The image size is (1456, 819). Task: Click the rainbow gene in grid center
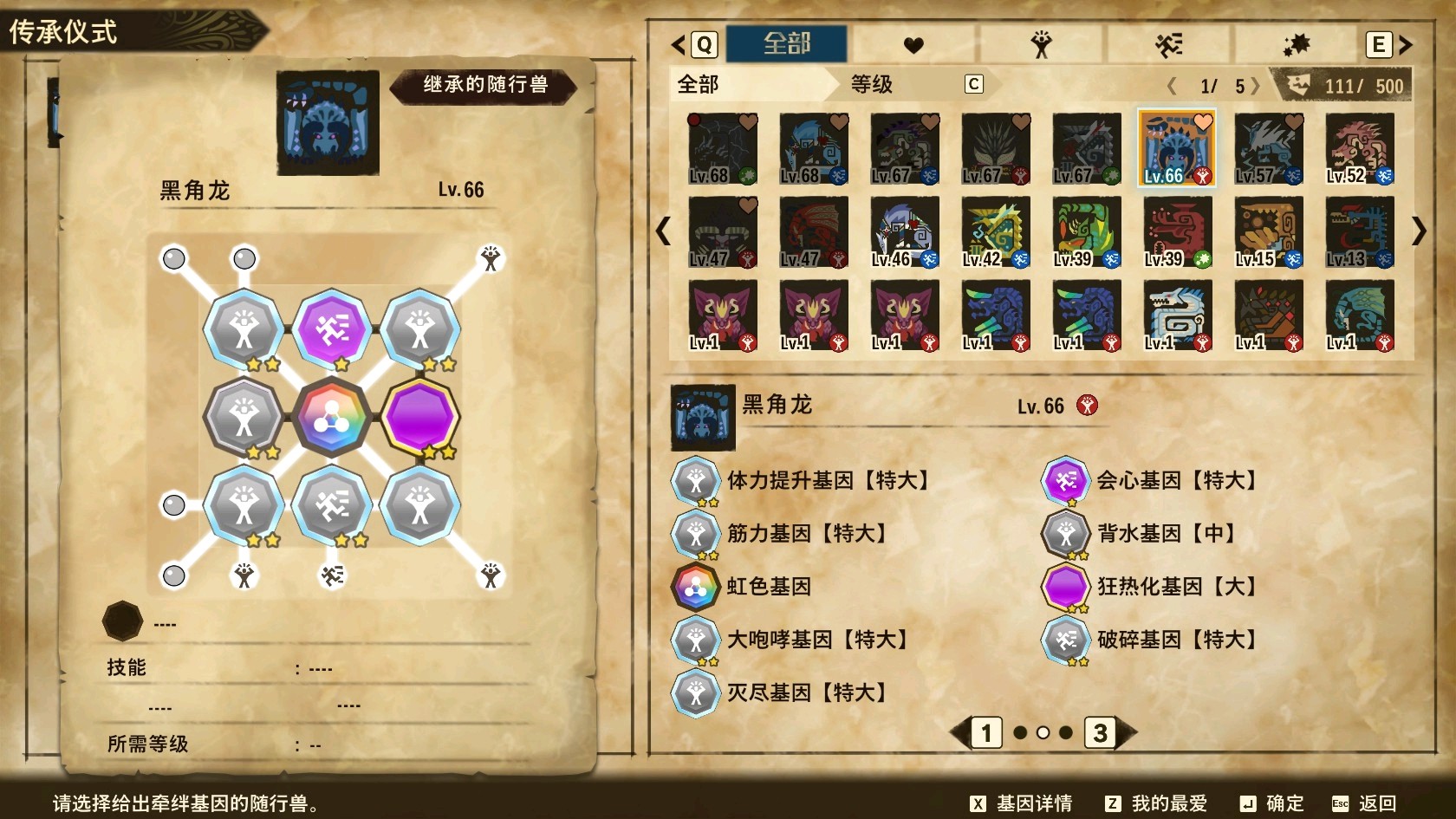(332, 418)
